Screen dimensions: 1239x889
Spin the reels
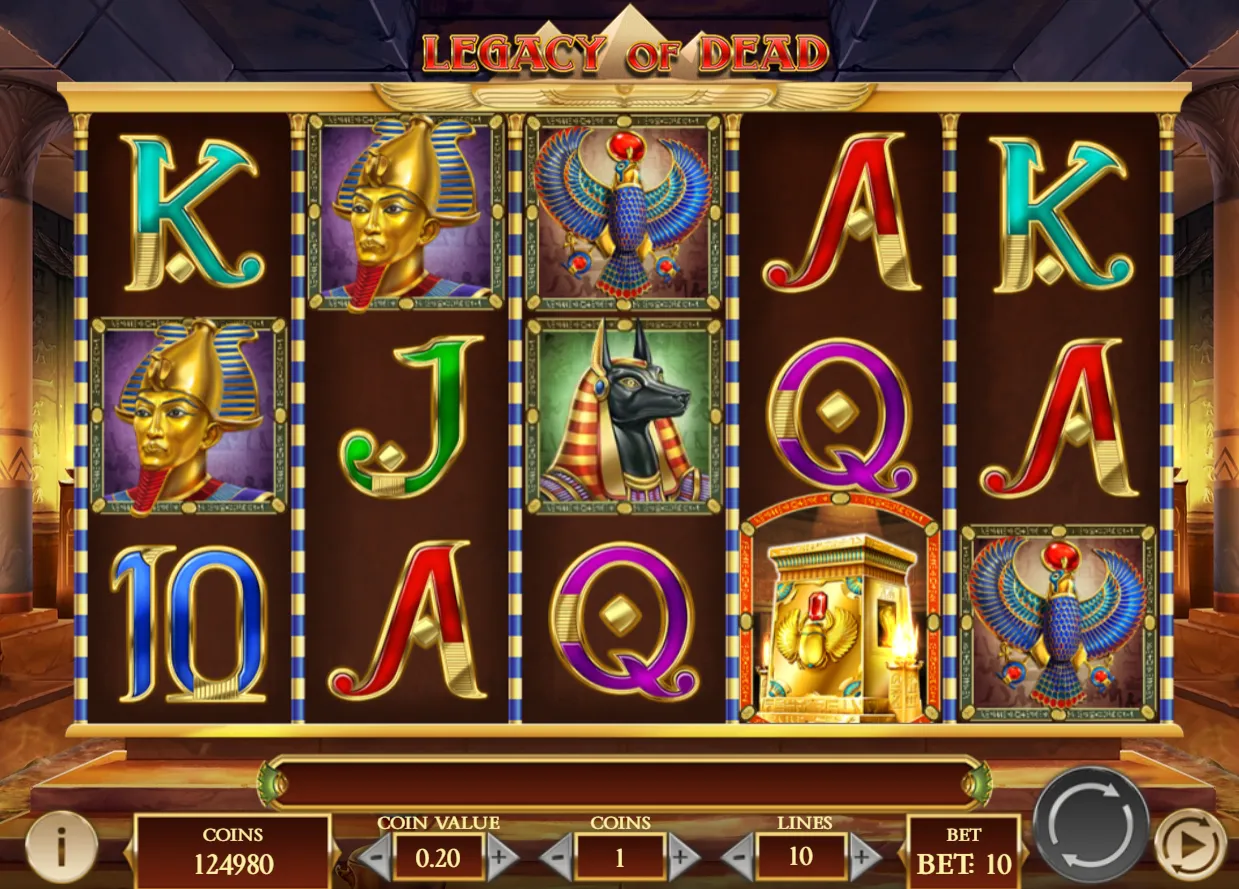1090,826
